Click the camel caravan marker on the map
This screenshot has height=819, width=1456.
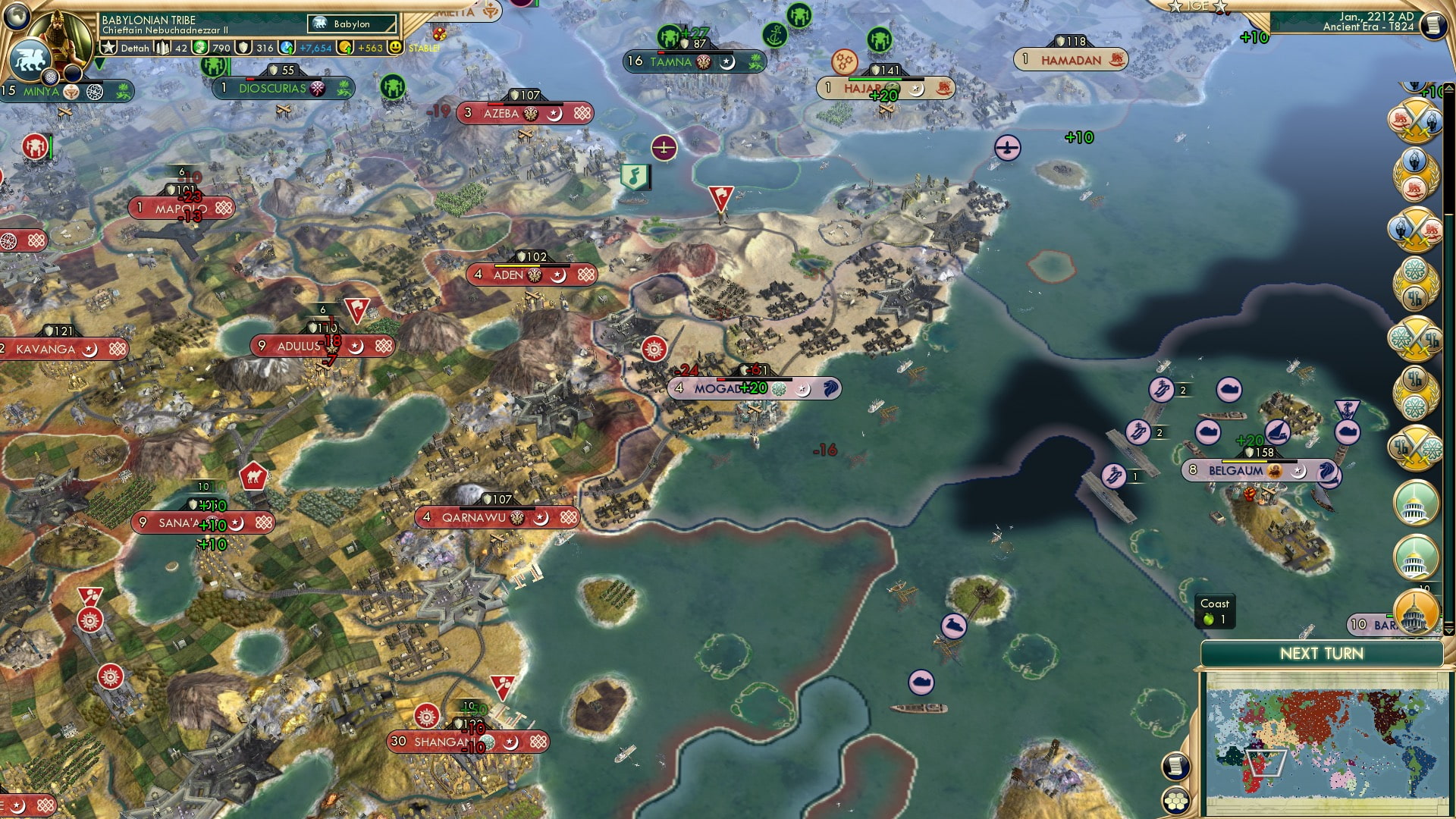pyautogui.click(x=253, y=475)
